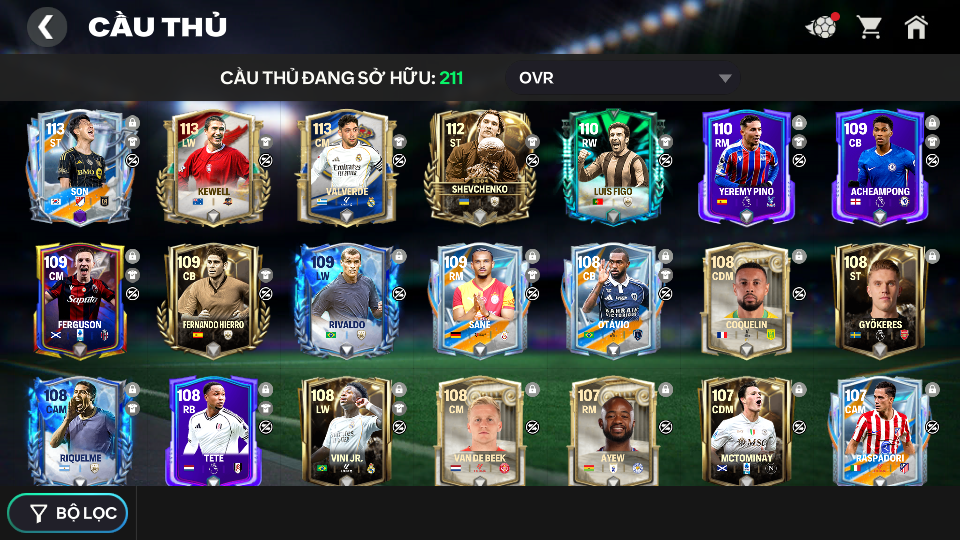Choose the Yeremy Pino 110 RM card

(746, 165)
